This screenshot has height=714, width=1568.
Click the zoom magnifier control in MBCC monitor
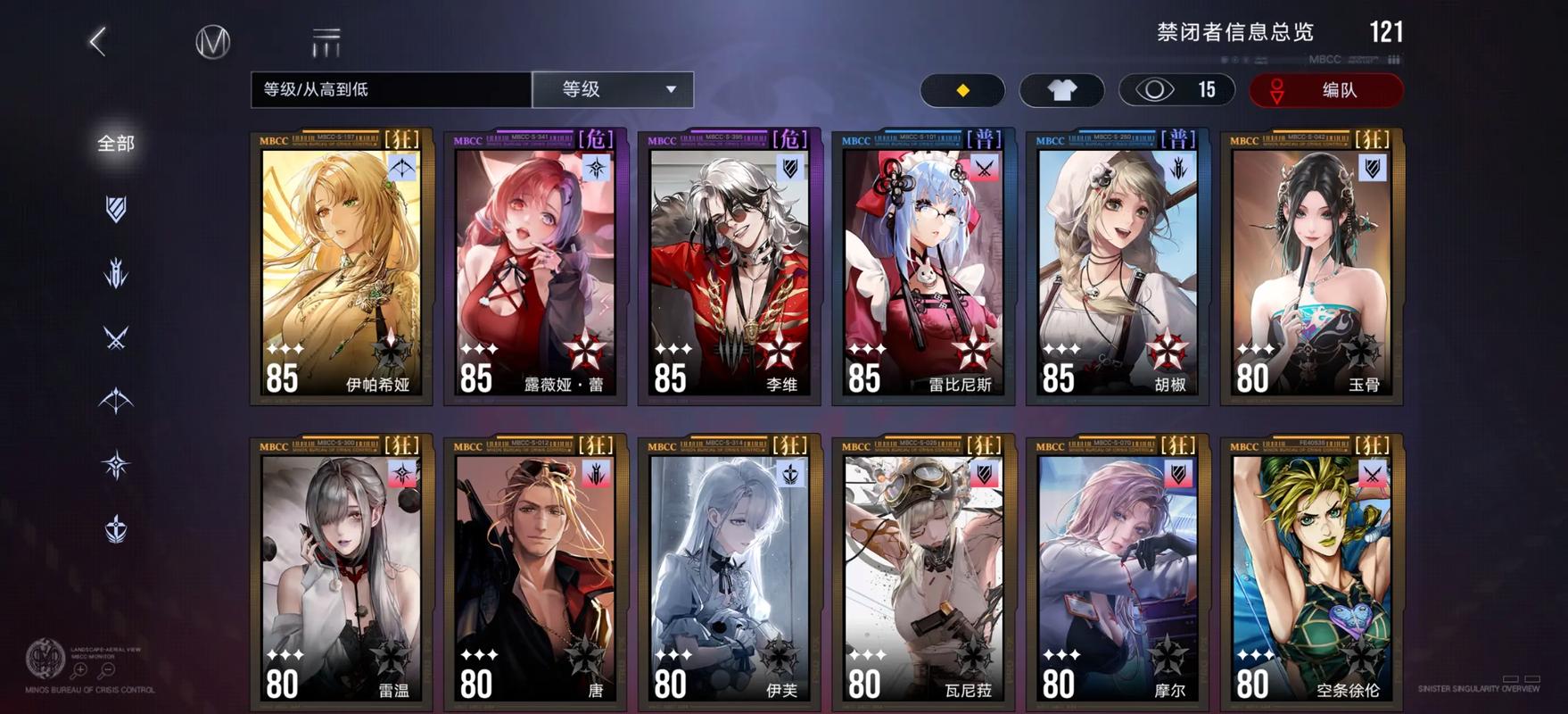79,669
